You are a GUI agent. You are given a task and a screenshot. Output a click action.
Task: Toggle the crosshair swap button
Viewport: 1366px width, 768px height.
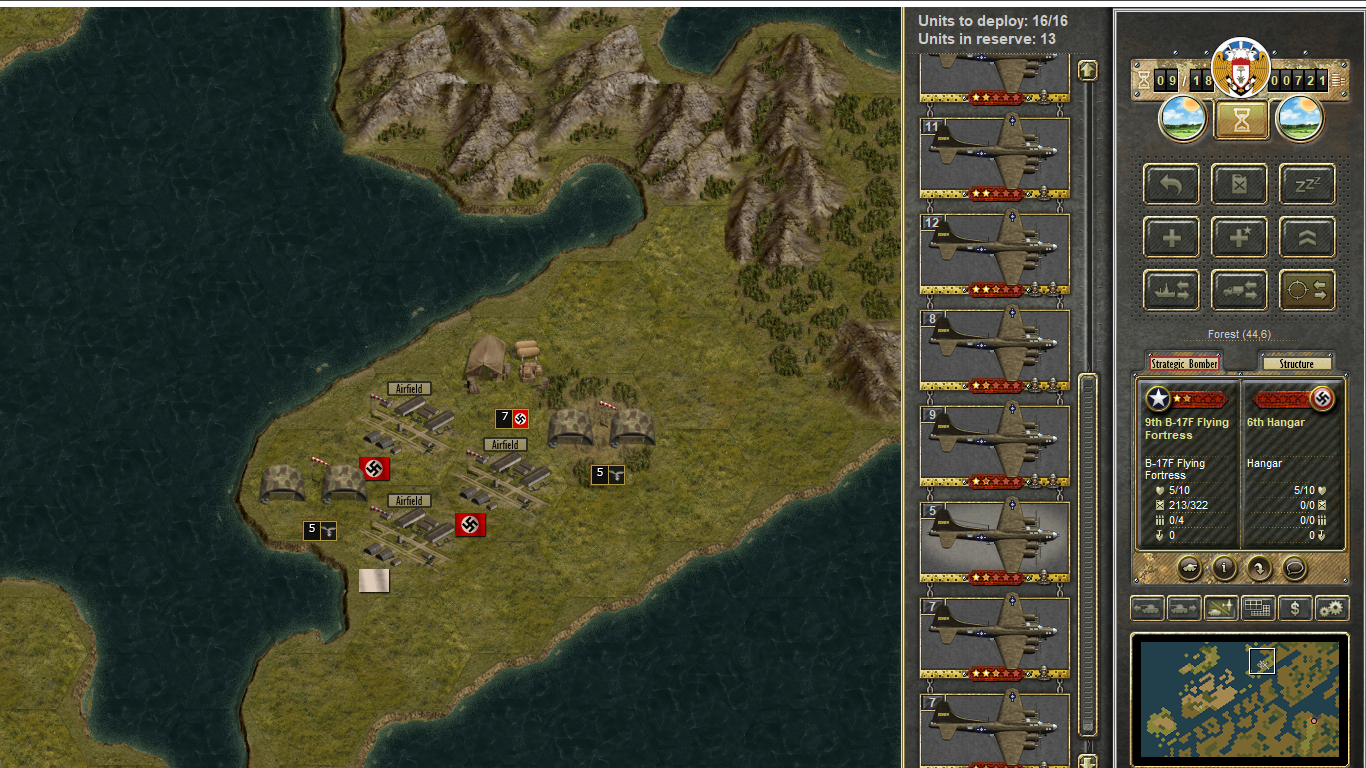pyautogui.click(x=1307, y=290)
